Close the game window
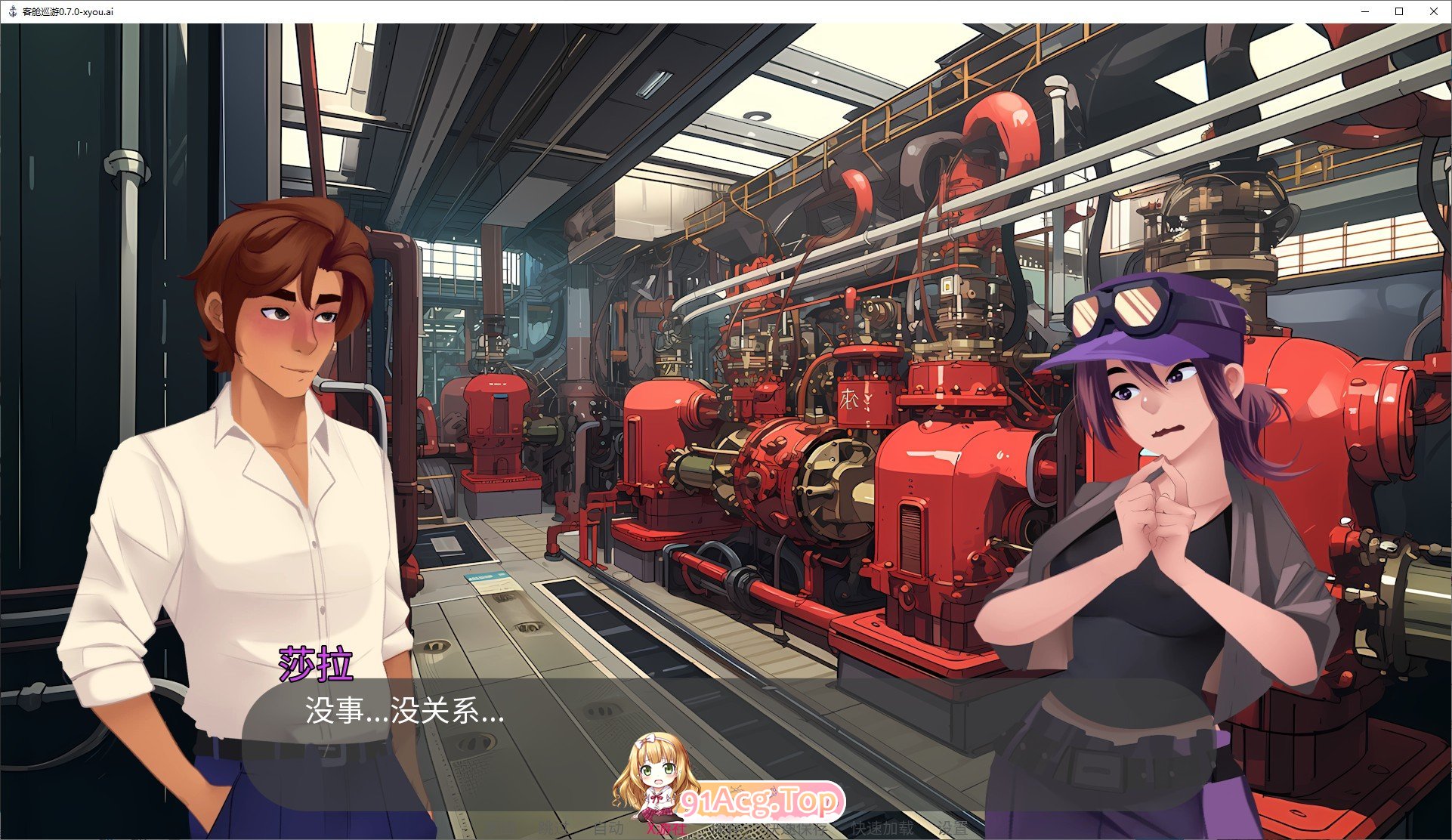The width and height of the screenshot is (1452, 840). coord(1434,11)
